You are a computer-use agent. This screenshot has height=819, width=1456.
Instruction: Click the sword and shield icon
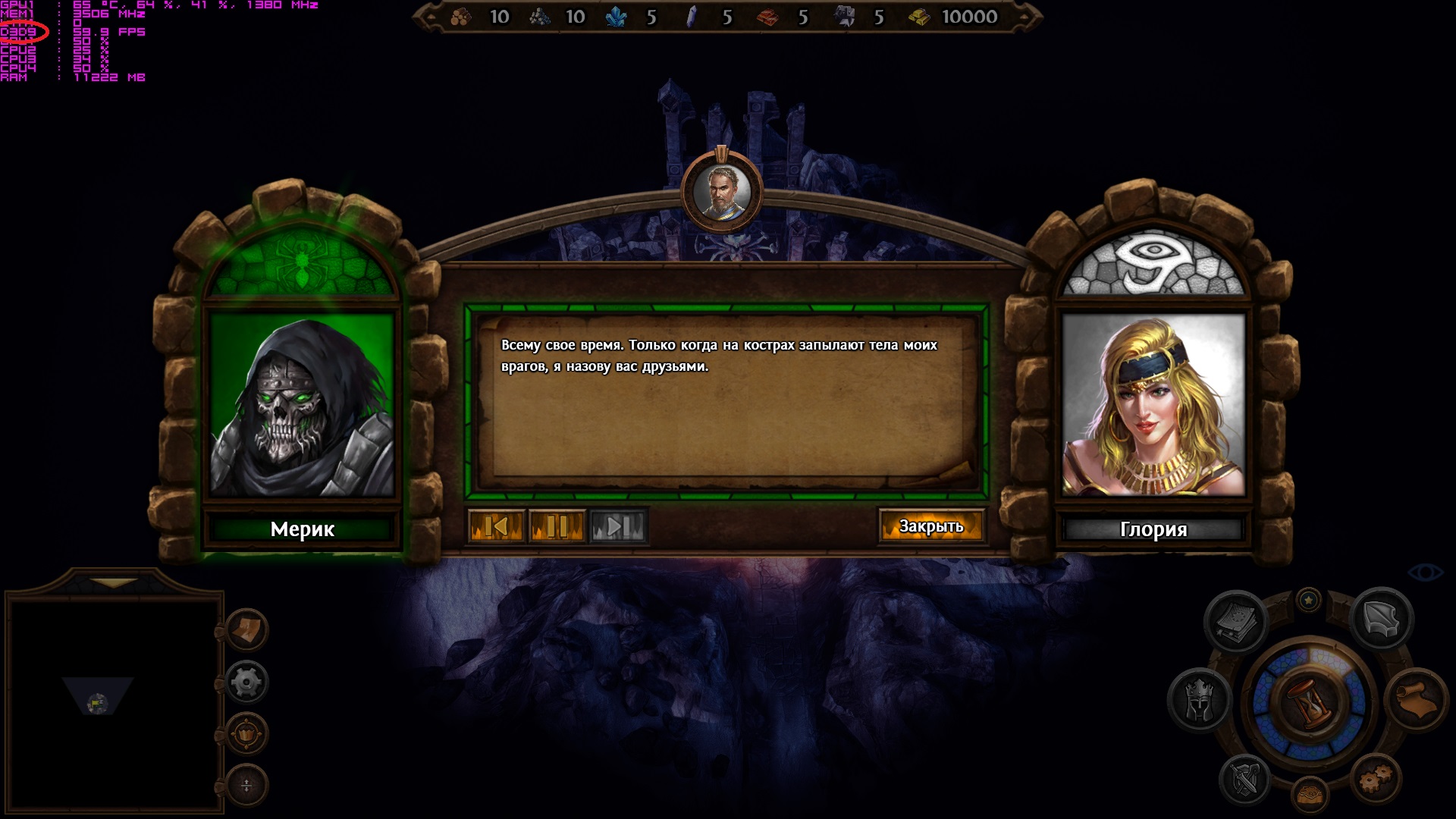pos(1244,780)
